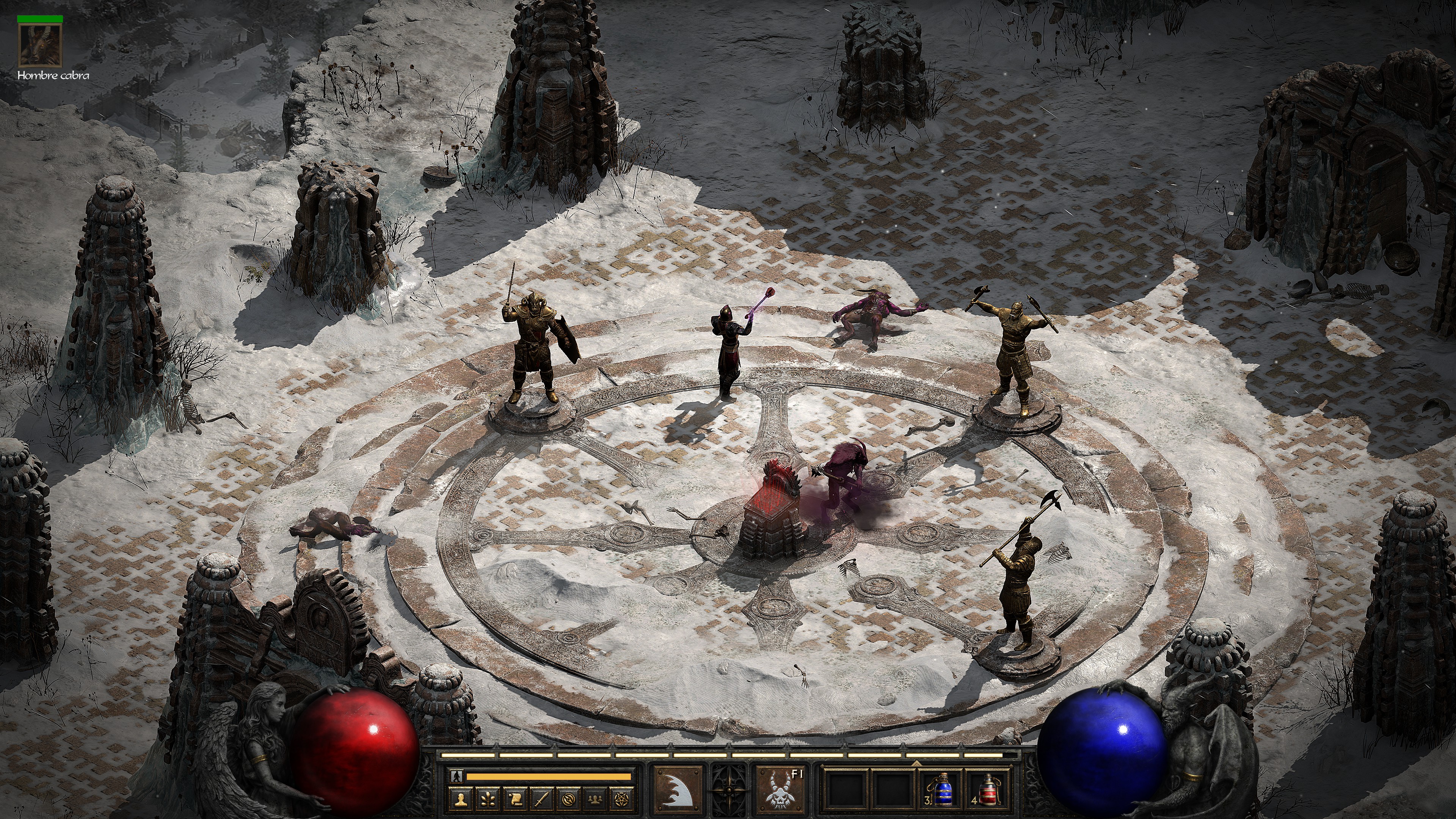
Task: Open the skill tree button
Action: pyautogui.click(x=488, y=799)
